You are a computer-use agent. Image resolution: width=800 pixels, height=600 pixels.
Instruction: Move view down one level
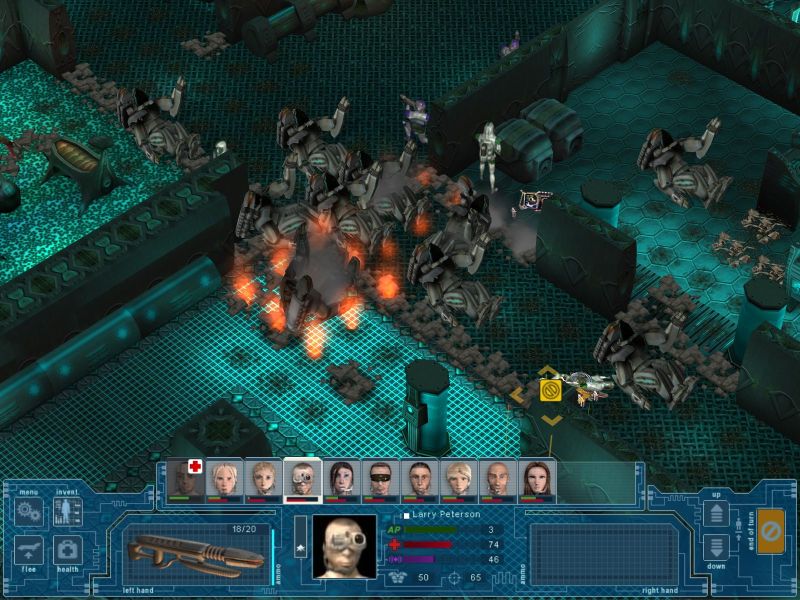(717, 546)
